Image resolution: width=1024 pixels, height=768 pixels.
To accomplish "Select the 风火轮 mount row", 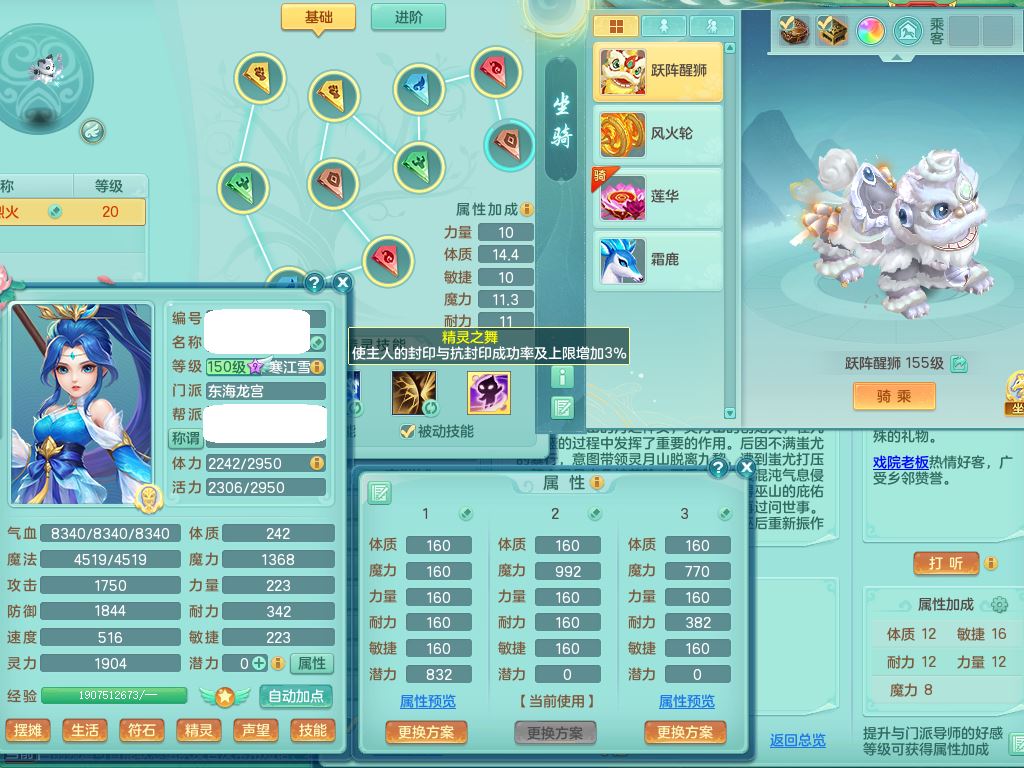I will 657,133.
